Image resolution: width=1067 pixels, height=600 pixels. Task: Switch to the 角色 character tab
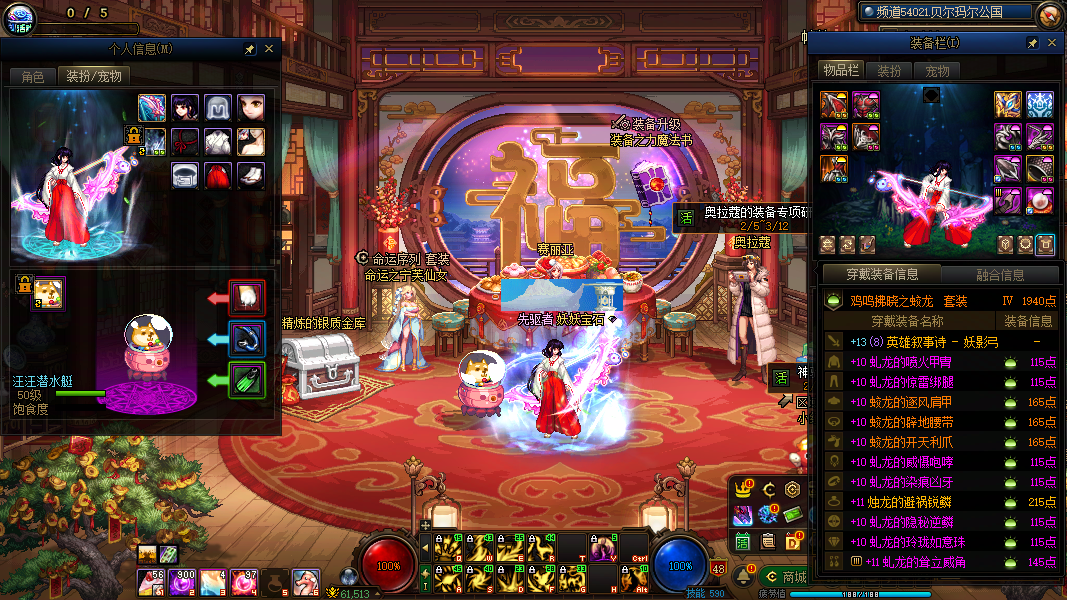click(32, 76)
